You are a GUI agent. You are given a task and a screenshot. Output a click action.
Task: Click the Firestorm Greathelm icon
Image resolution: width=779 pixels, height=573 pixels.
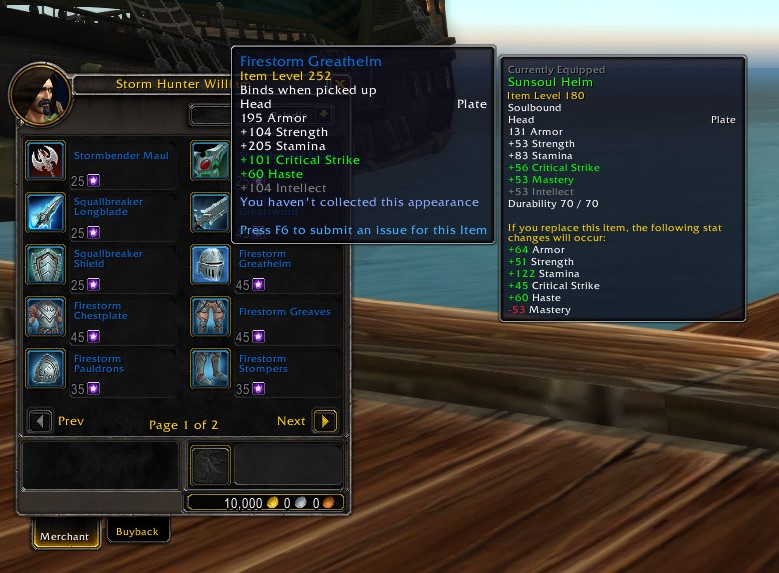tap(211, 265)
